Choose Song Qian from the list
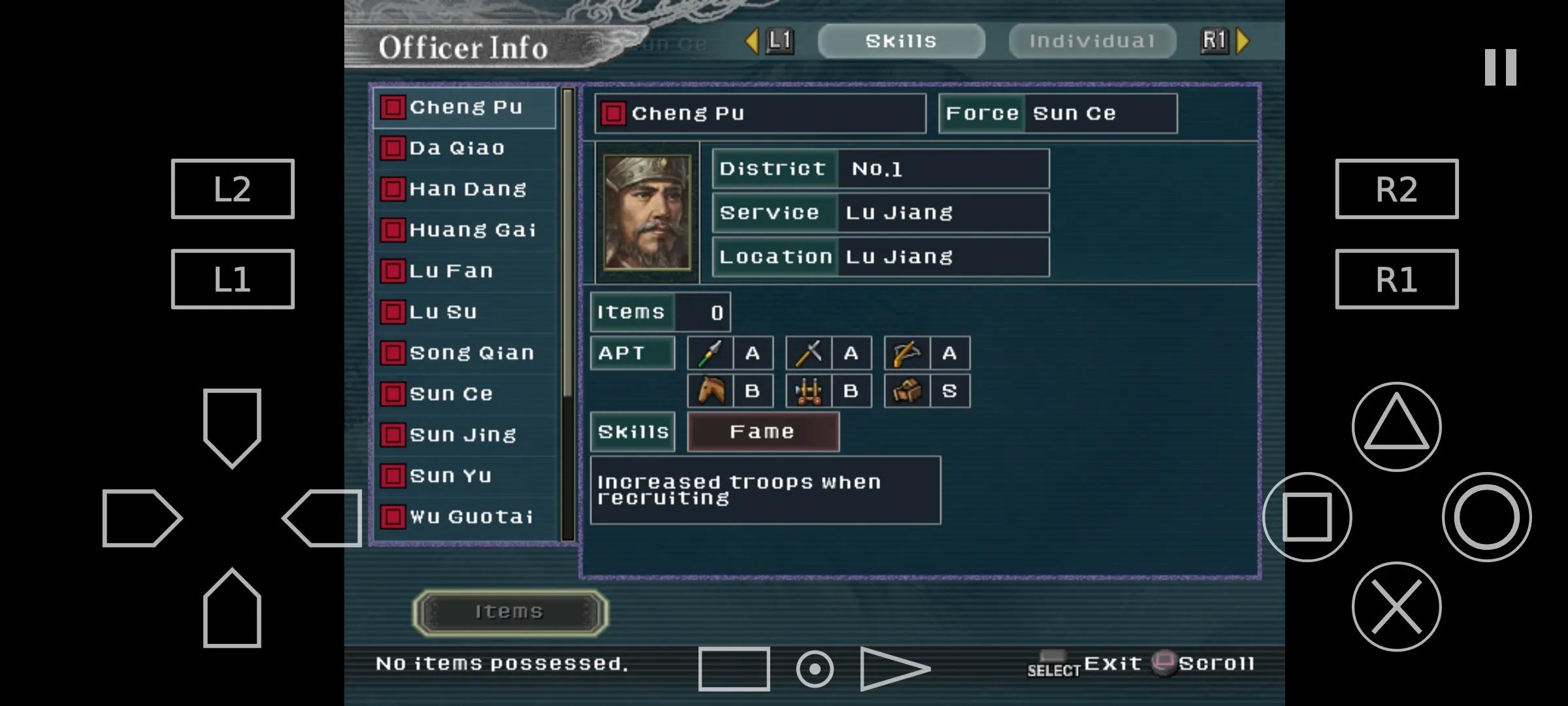 pos(465,353)
